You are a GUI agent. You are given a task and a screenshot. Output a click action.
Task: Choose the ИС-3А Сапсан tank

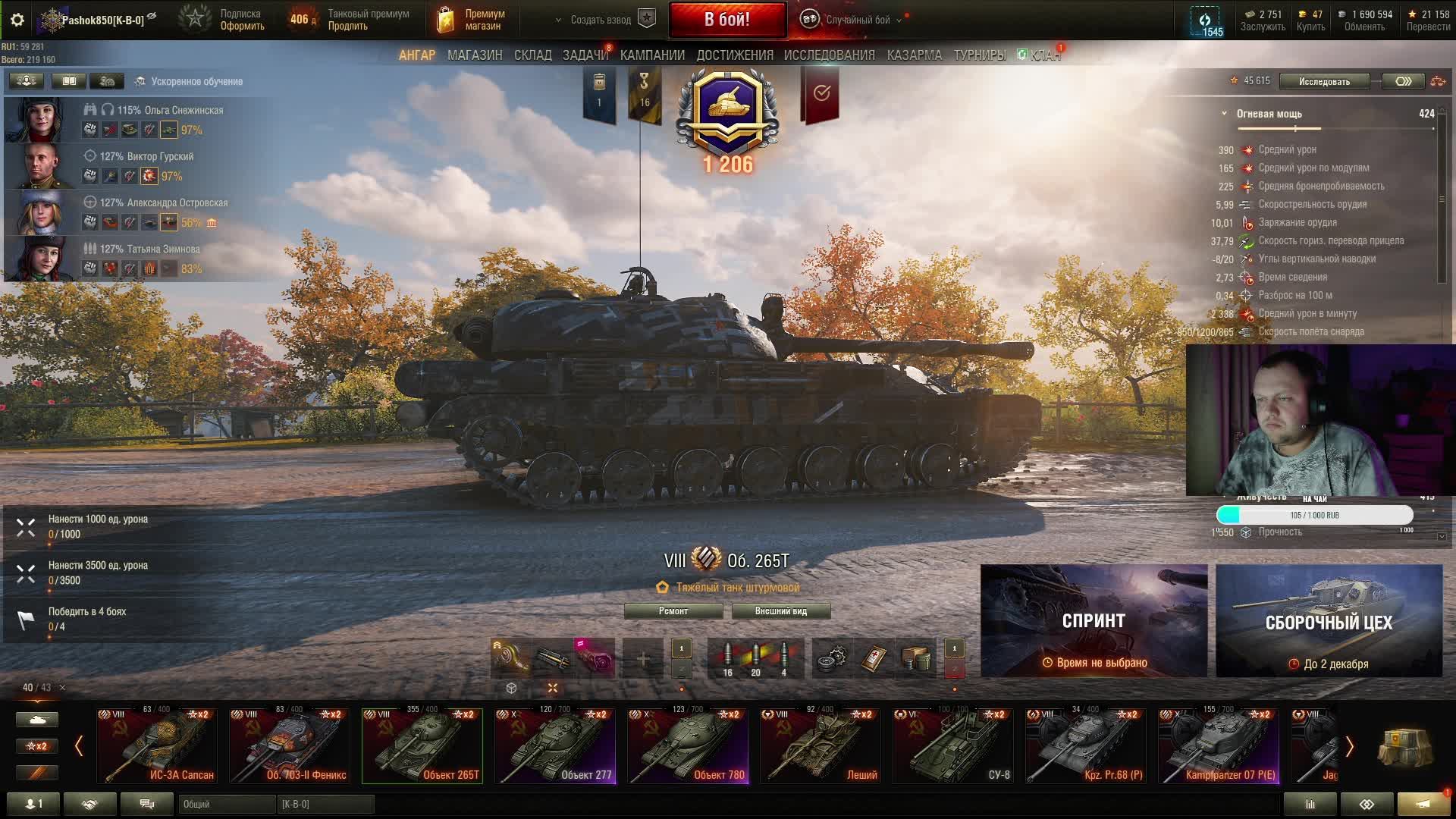(x=157, y=745)
